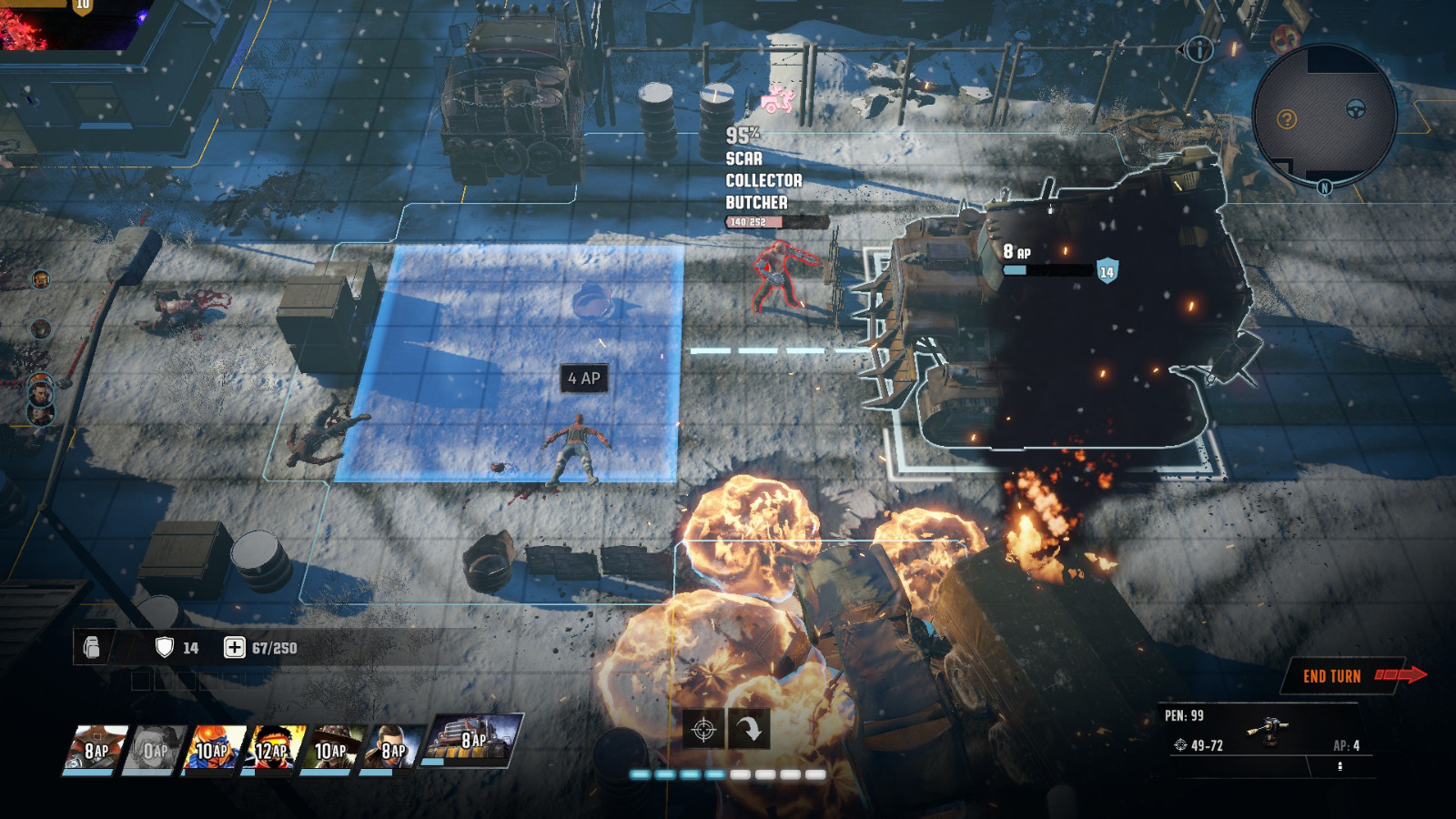Click the bullet ammo icon below AP: 4

click(x=1341, y=766)
